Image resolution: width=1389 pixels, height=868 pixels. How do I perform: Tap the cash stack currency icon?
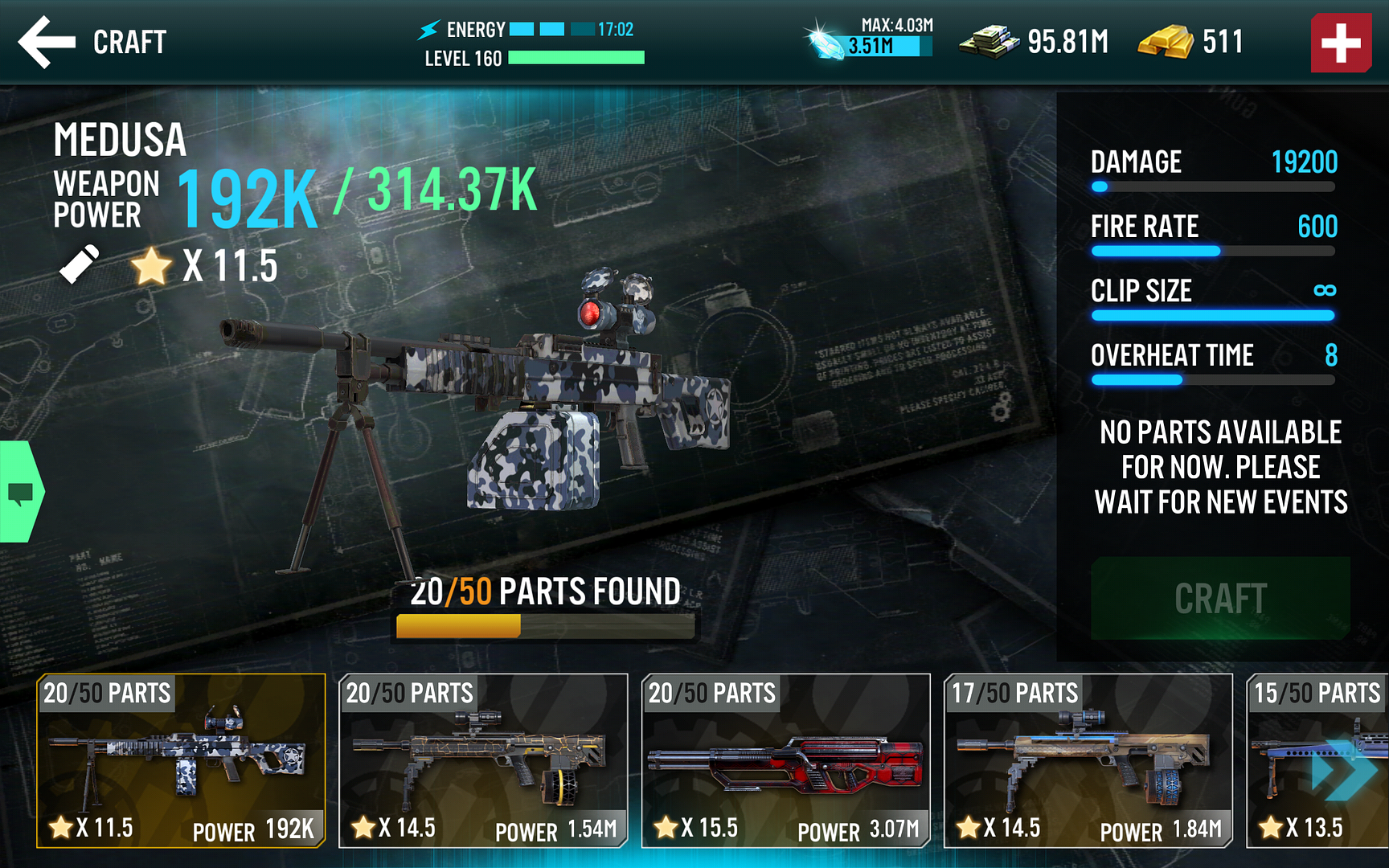tap(989, 42)
